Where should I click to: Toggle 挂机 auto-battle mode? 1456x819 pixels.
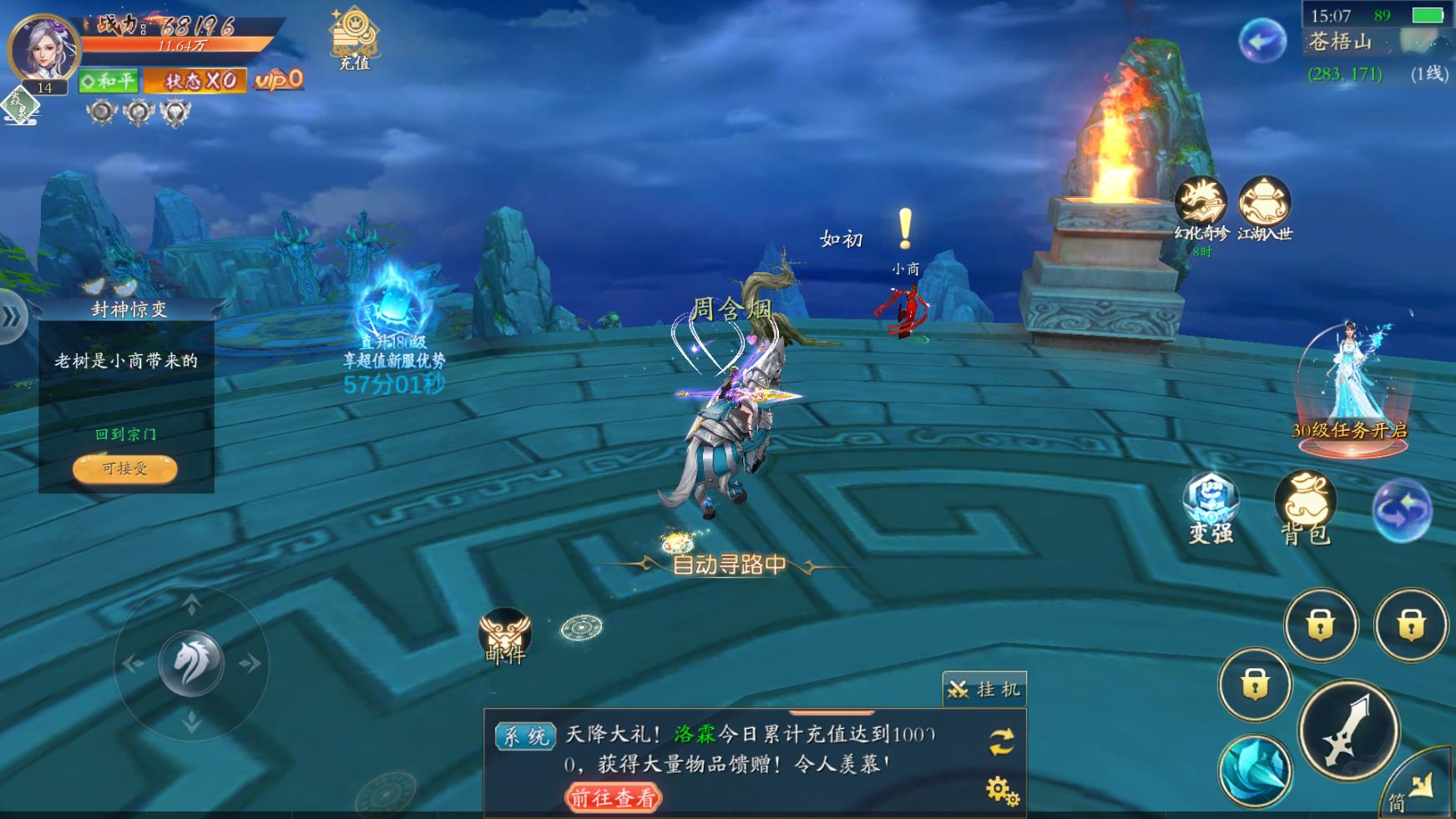point(985,689)
